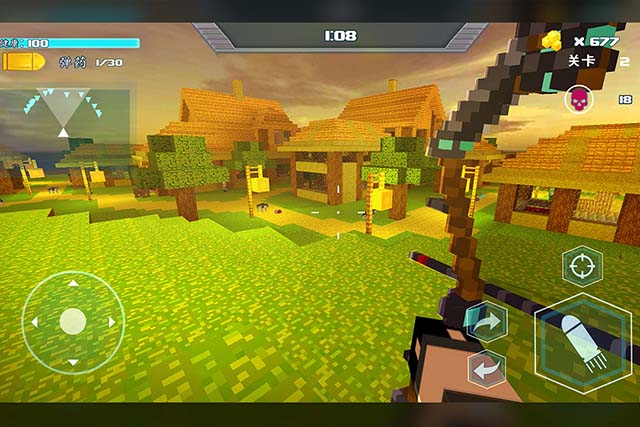The width and height of the screenshot is (640, 427).
Task: Tap the upper curved-arrow weapon switch button
Action: pyautogui.click(x=487, y=322)
